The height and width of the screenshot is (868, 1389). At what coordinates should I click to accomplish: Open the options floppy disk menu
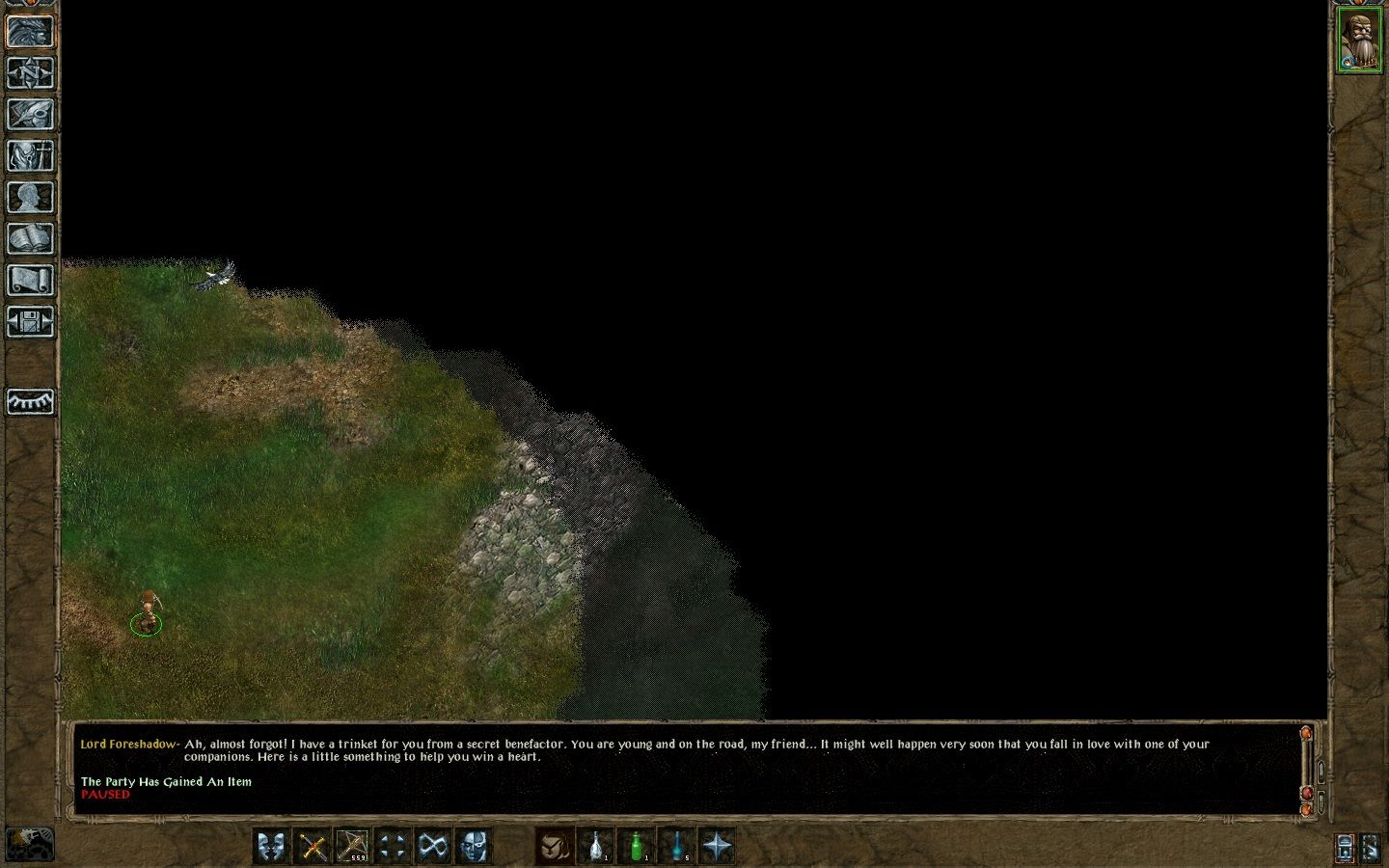click(x=30, y=321)
